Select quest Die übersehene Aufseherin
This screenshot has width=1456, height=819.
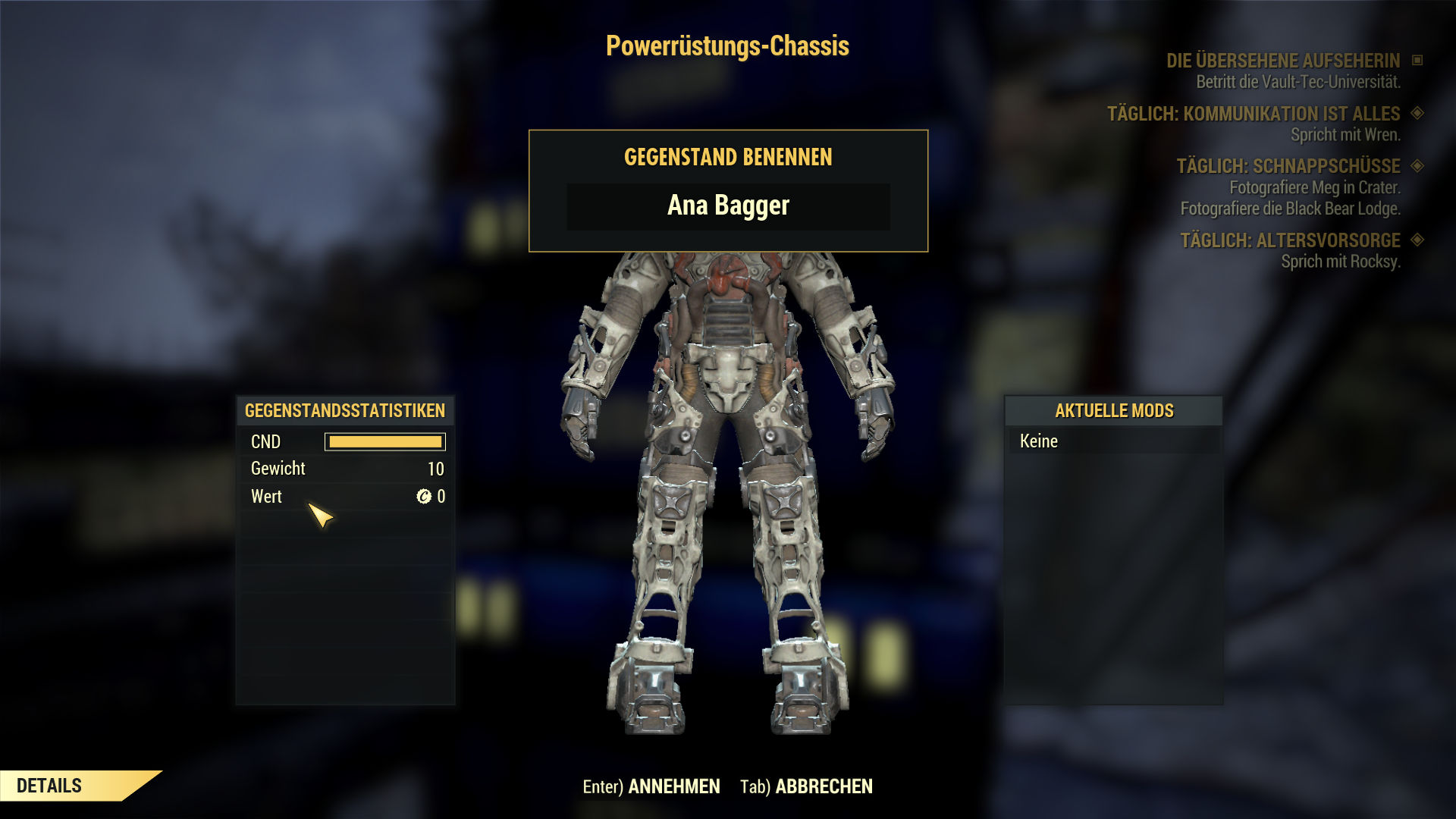click(1282, 61)
